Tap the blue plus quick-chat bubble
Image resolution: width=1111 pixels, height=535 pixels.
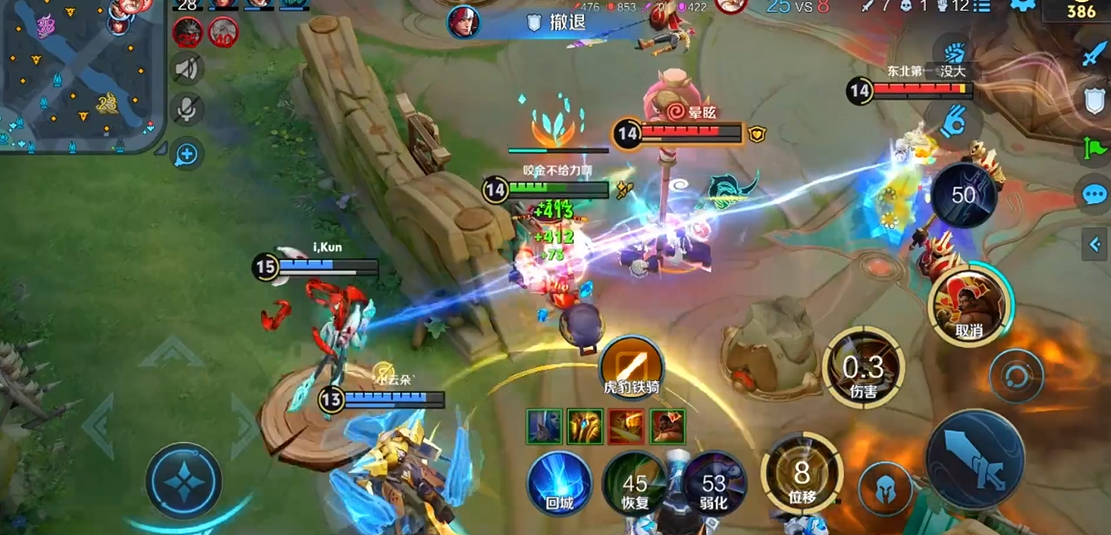(x=186, y=154)
